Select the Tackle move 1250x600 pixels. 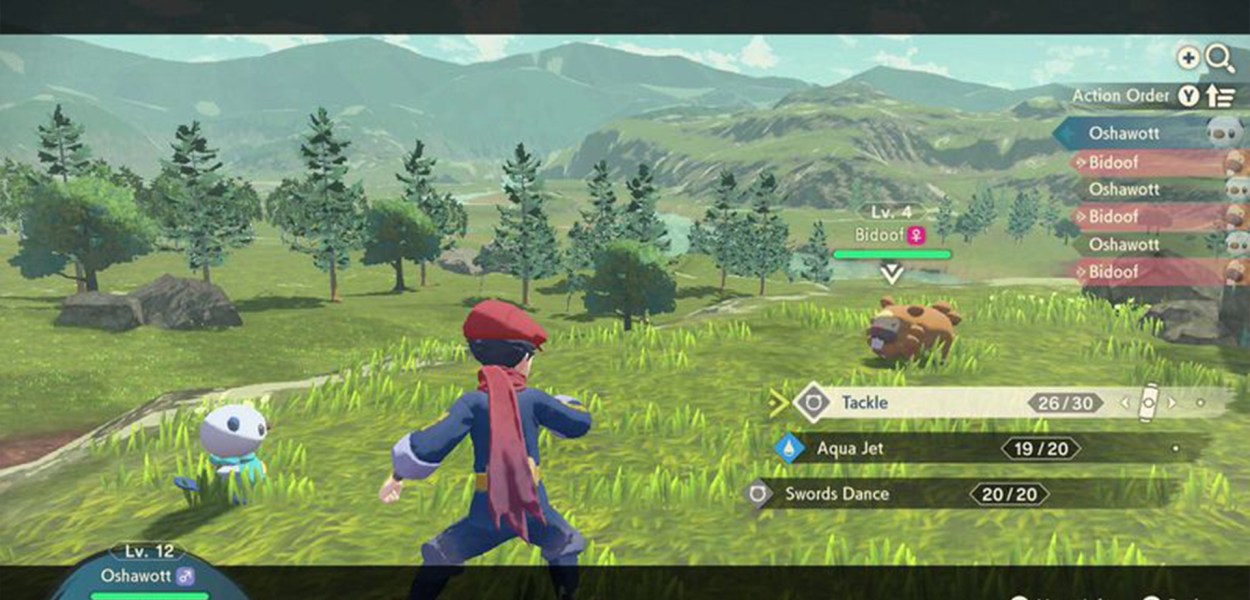(866, 403)
